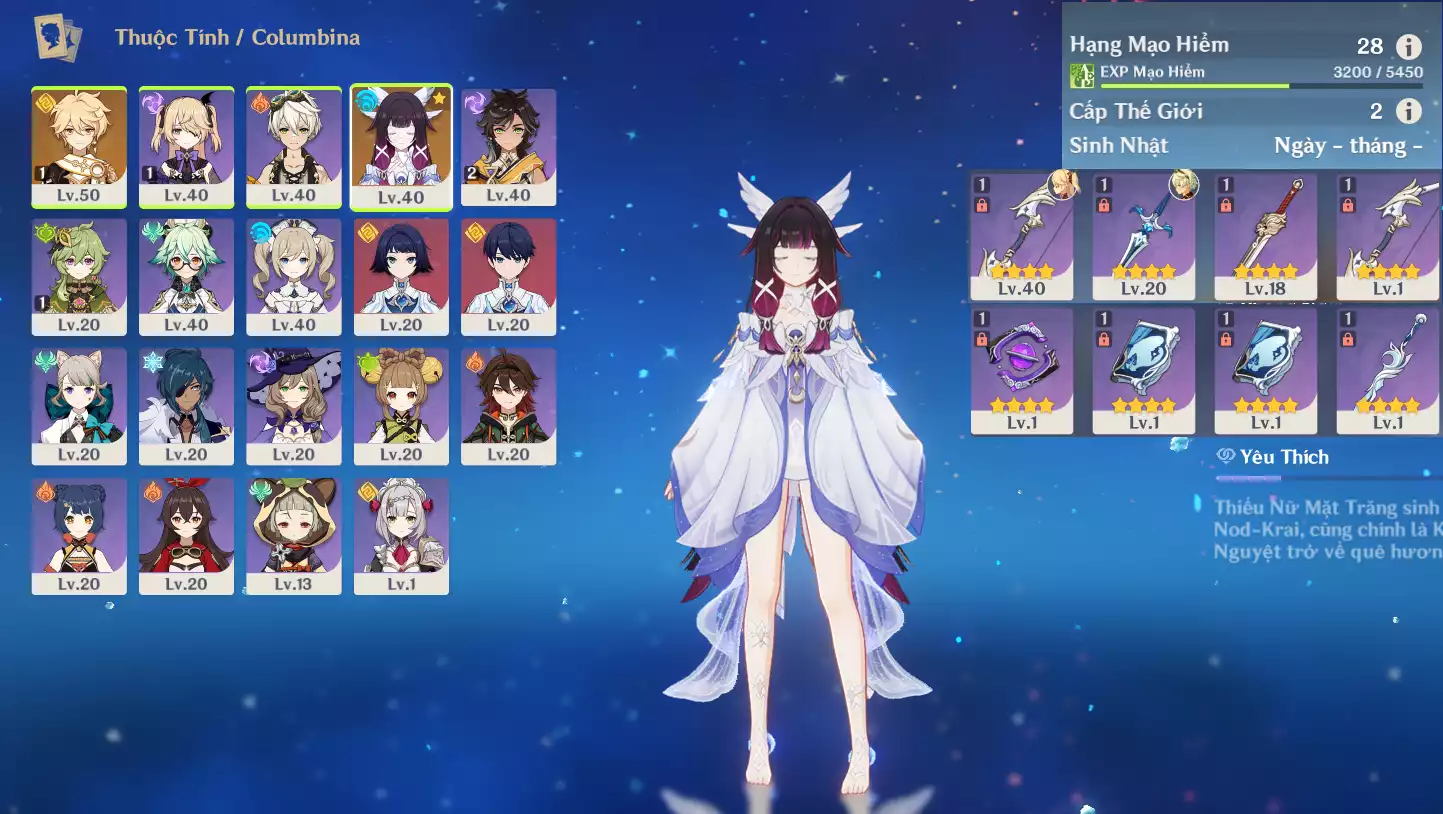
Task: Select the Lv.18 sword weapon slot
Action: 1265,236
